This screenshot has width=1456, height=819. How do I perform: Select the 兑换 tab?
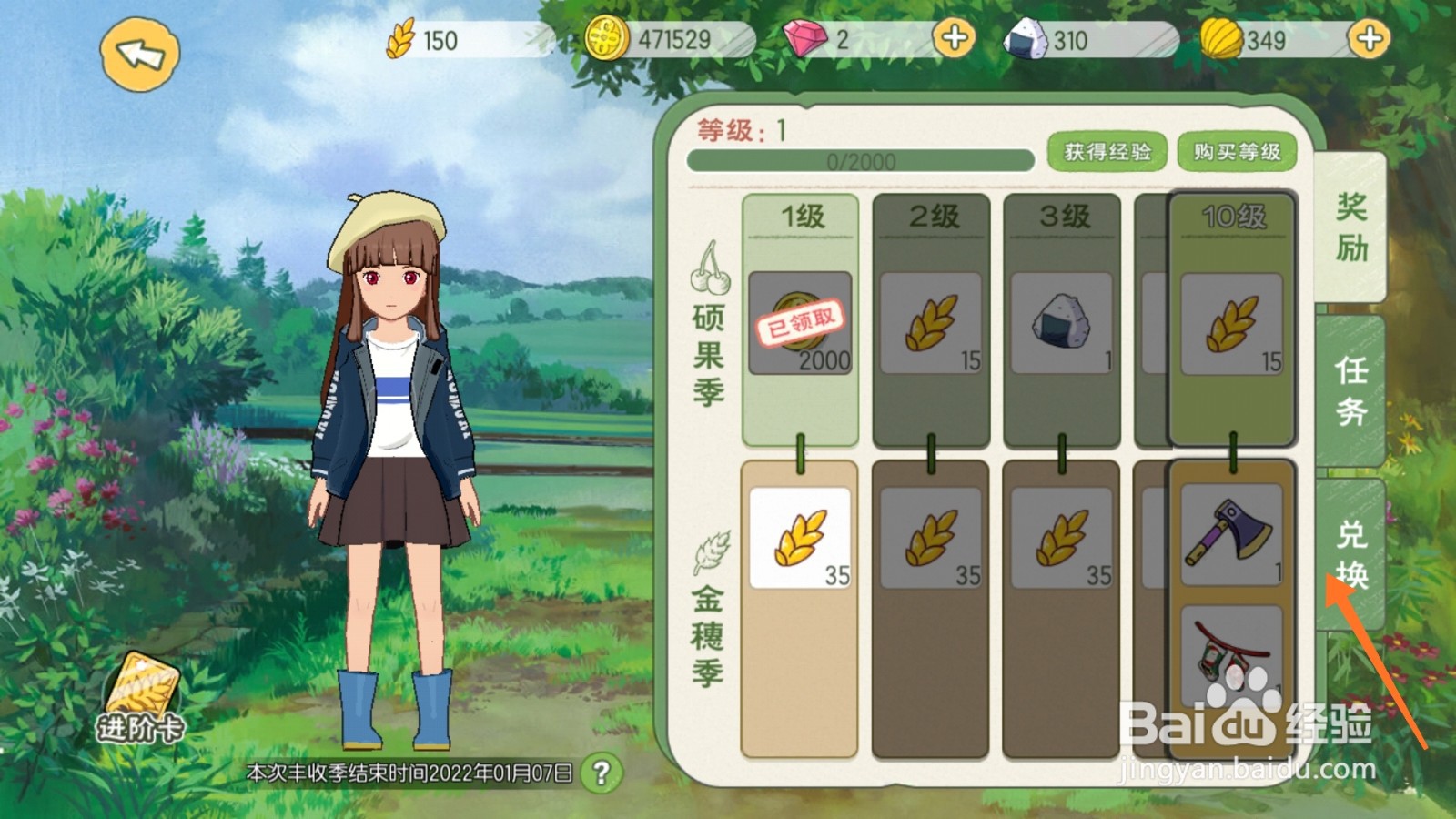1351,553
